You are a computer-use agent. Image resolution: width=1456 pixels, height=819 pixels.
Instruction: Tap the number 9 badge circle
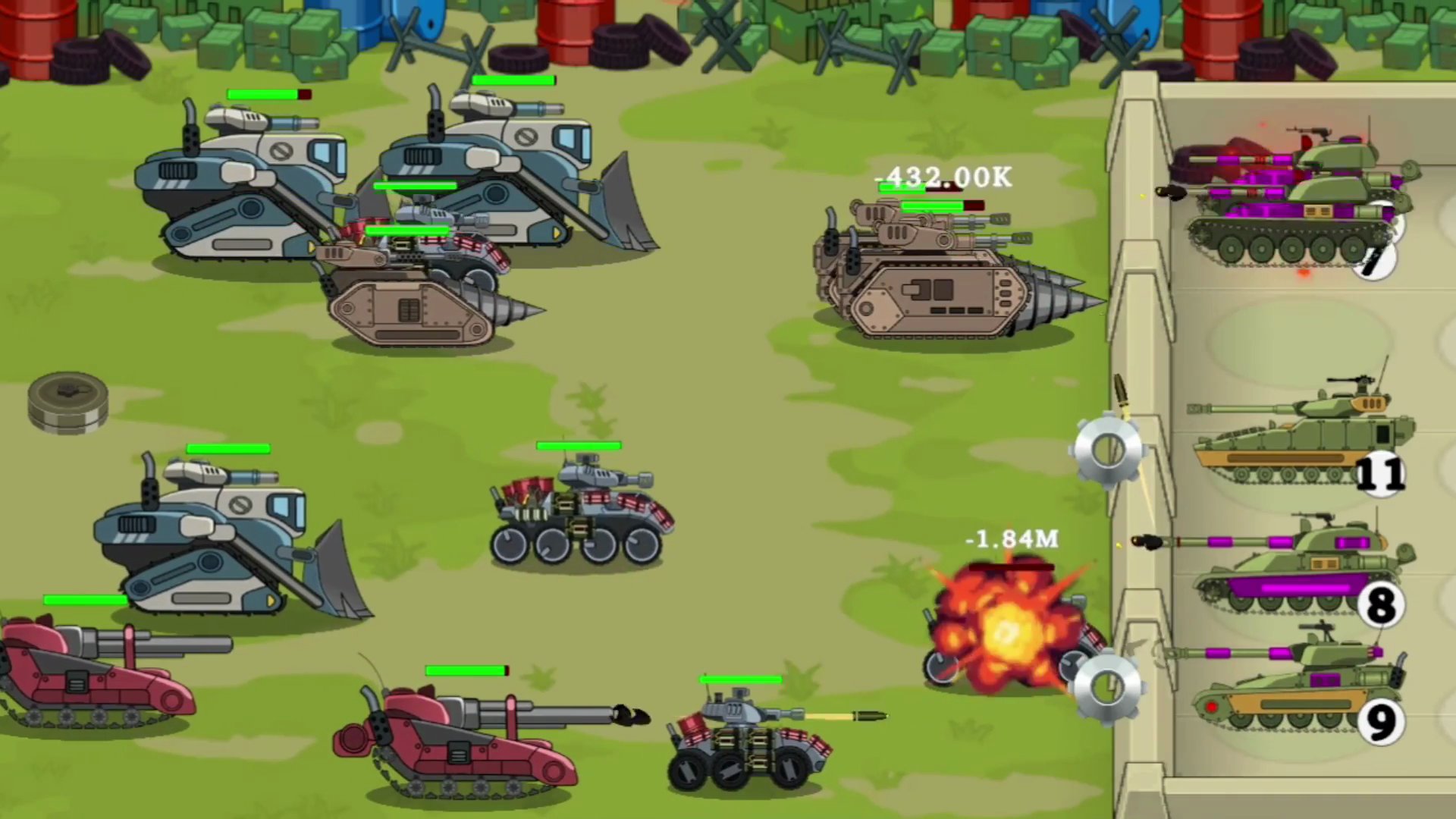point(1382,722)
